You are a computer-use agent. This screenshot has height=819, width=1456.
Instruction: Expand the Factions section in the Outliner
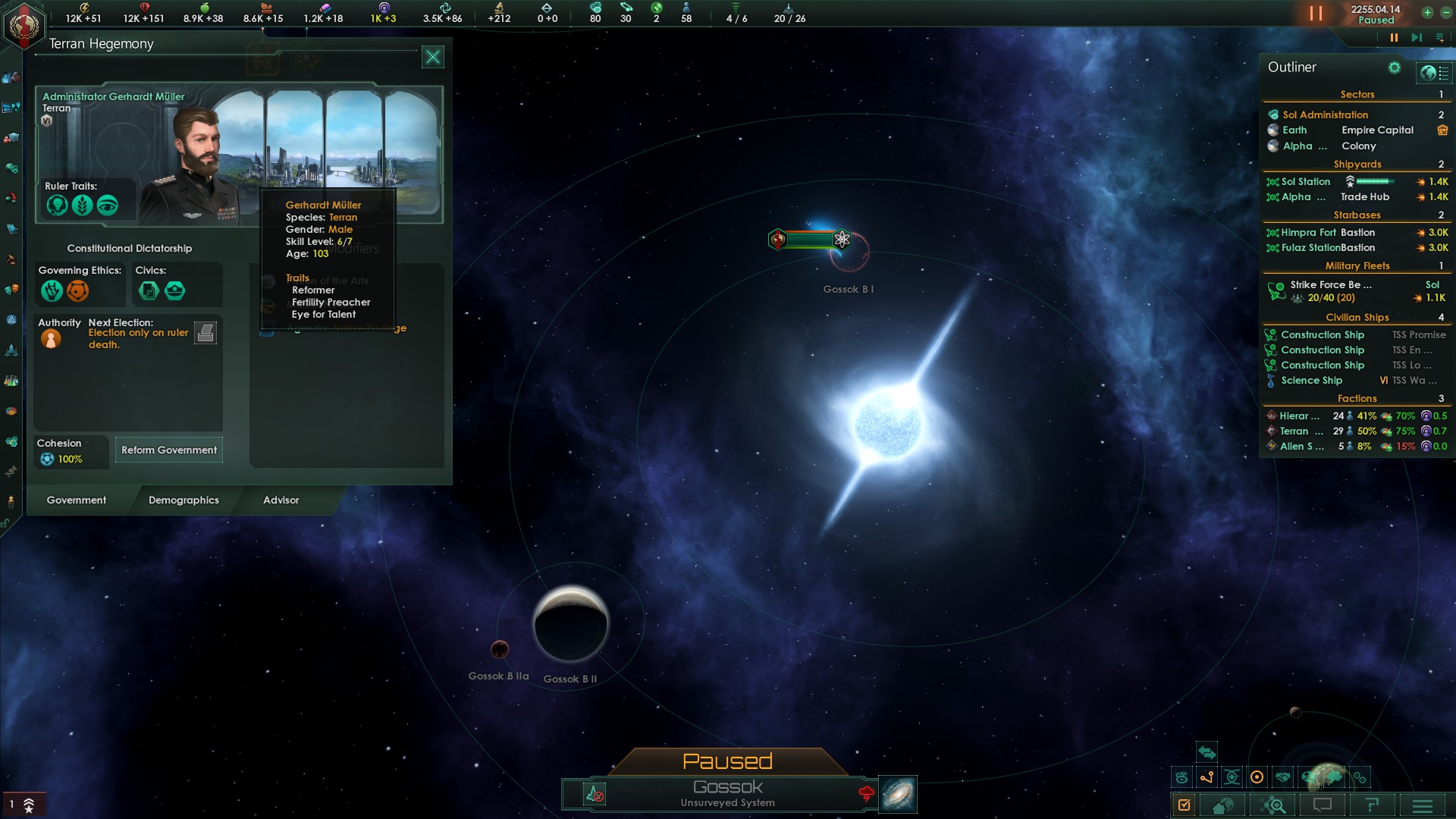[1357, 398]
